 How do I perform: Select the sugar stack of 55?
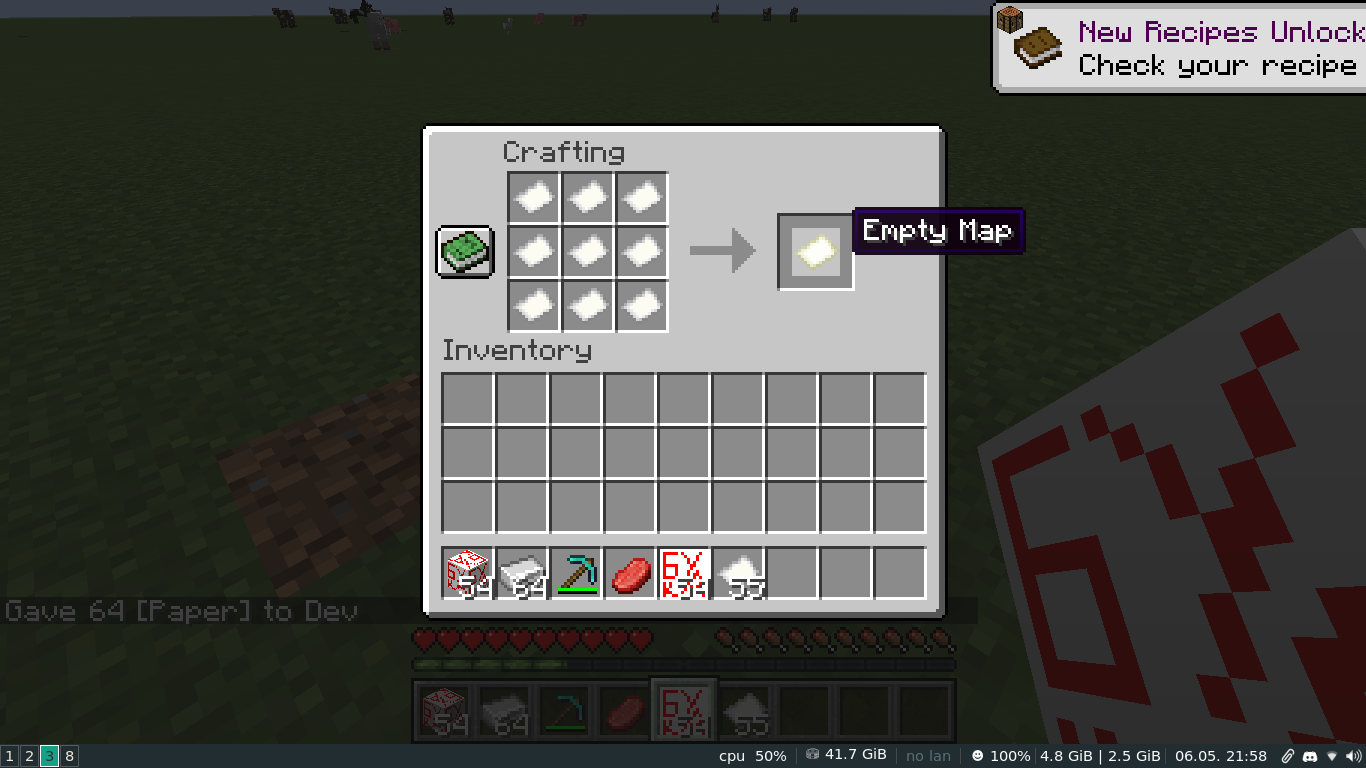(738, 572)
